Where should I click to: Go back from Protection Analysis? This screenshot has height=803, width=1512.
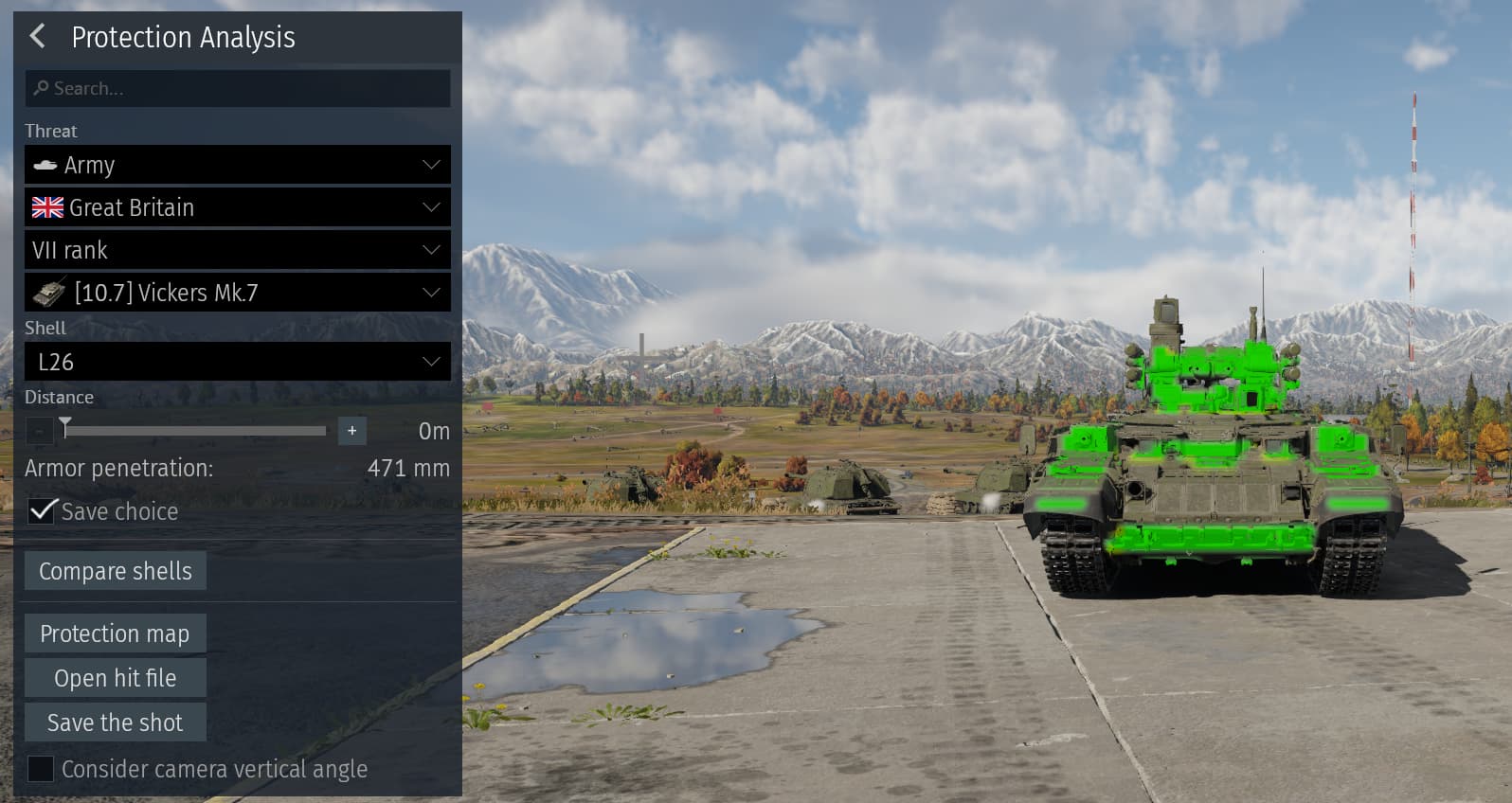coord(37,37)
